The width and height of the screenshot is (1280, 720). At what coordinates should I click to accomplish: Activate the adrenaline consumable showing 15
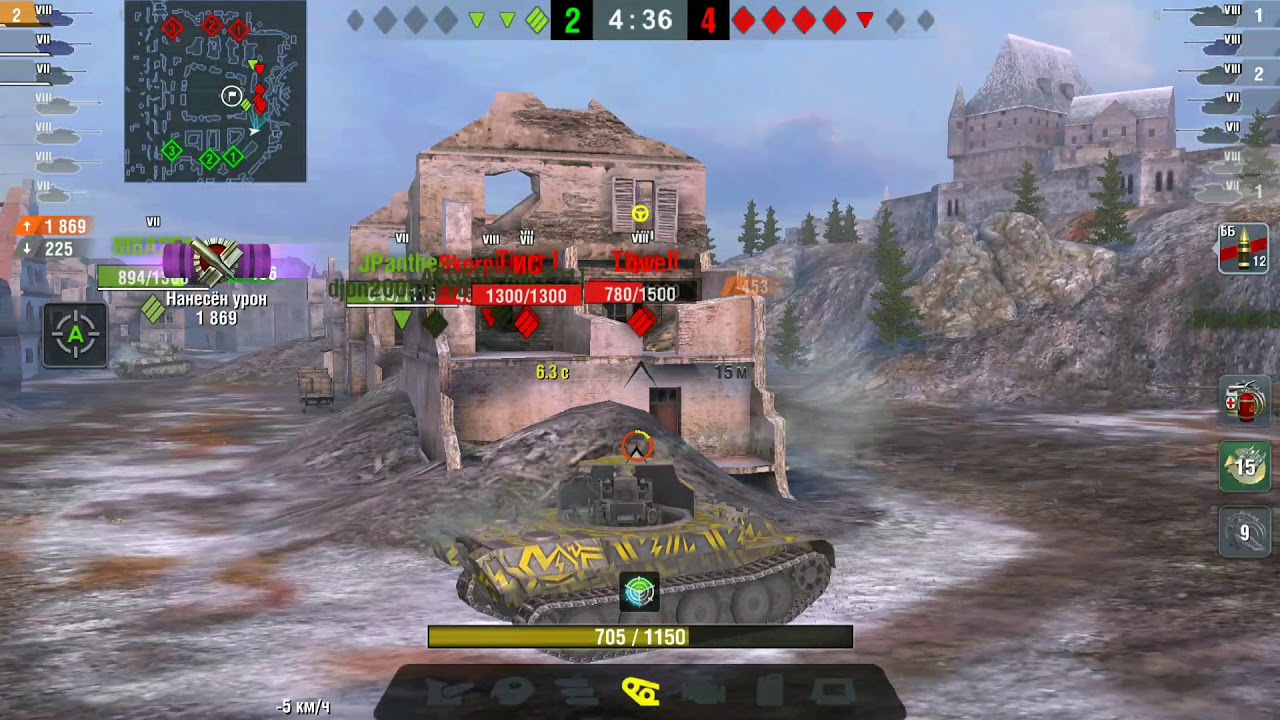(x=1243, y=466)
